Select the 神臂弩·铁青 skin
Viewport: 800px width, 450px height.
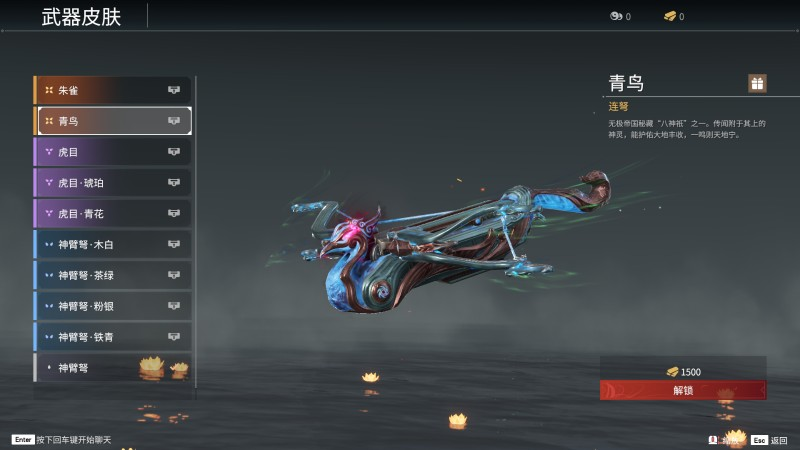point(112,337)
